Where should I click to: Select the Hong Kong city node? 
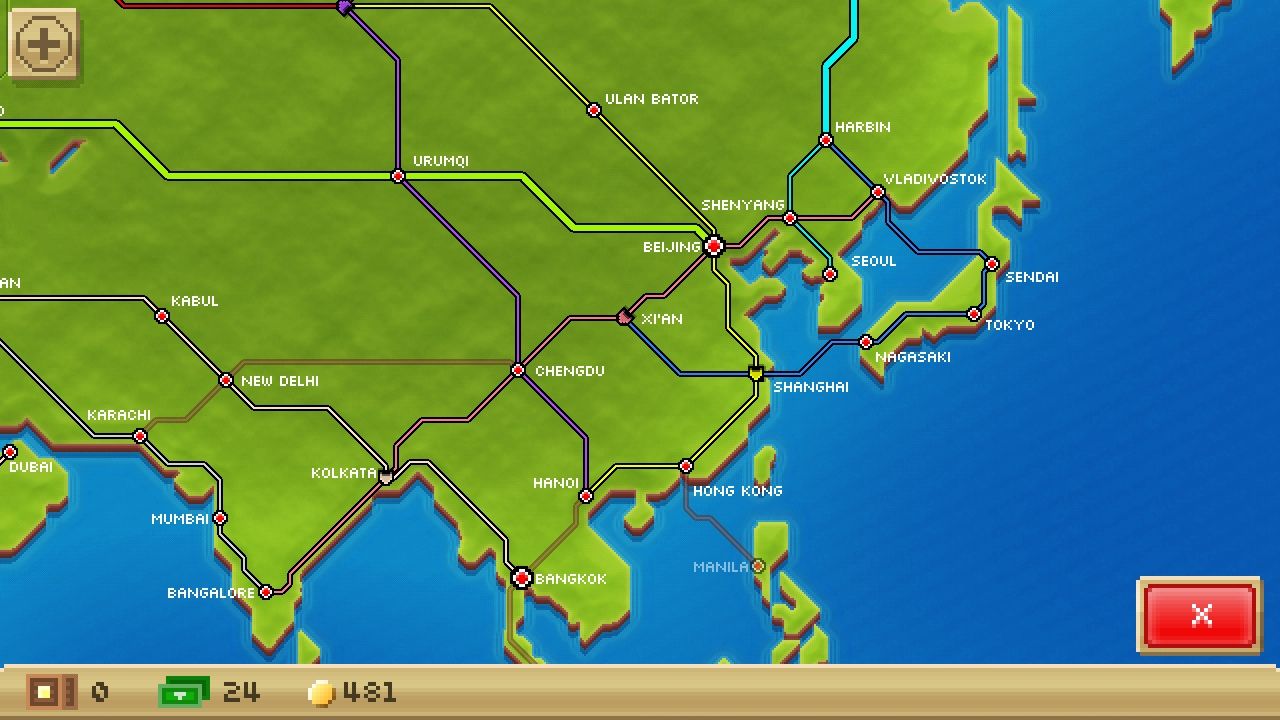pyautogui.click(x=685, y=465)
